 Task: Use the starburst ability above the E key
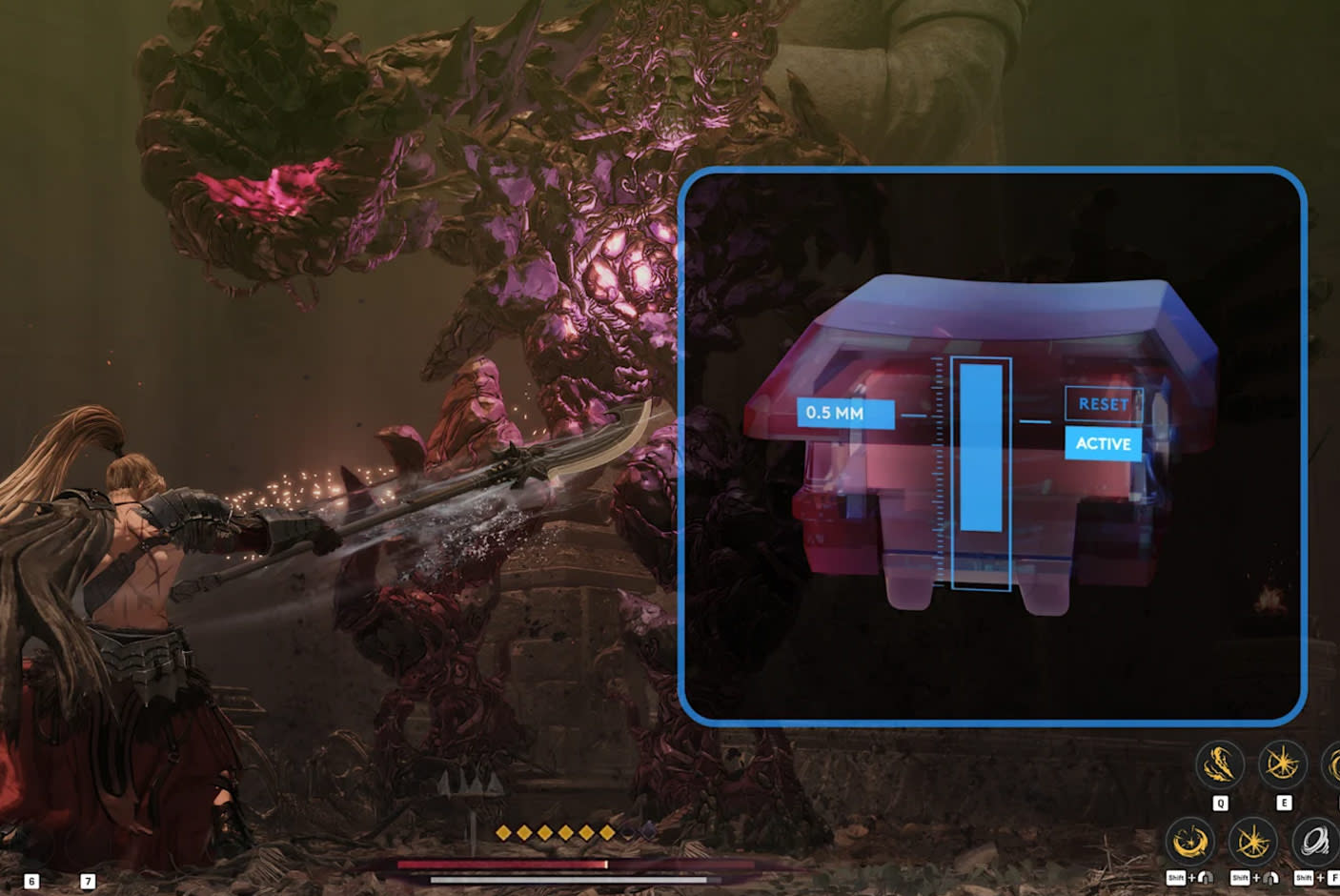(x=1283, y=764)
